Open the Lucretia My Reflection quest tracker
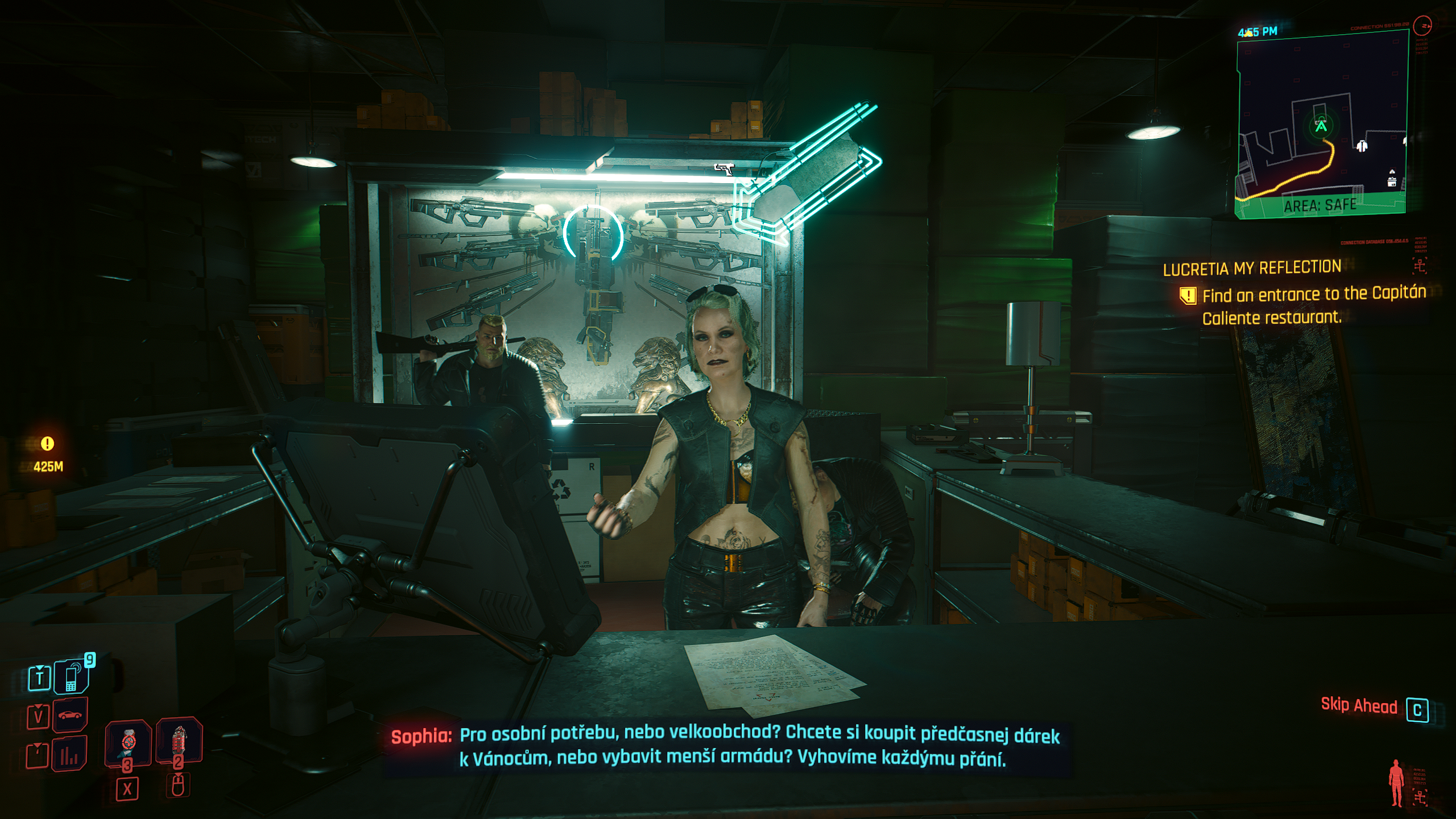Image resolution: width=1456 pixels, height=819 pixels. 1252,268
